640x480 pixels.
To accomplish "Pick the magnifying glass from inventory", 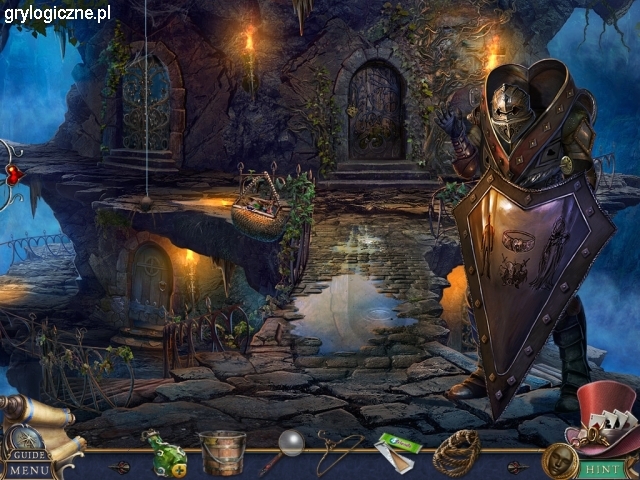I will [284, 448].
